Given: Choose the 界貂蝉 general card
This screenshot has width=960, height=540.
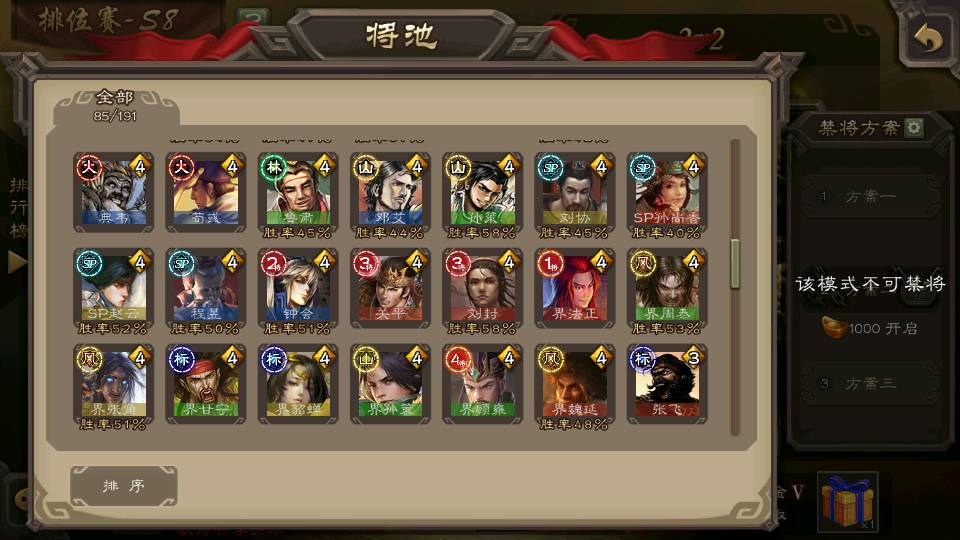Looking at the screenshot, I should 296,383.
